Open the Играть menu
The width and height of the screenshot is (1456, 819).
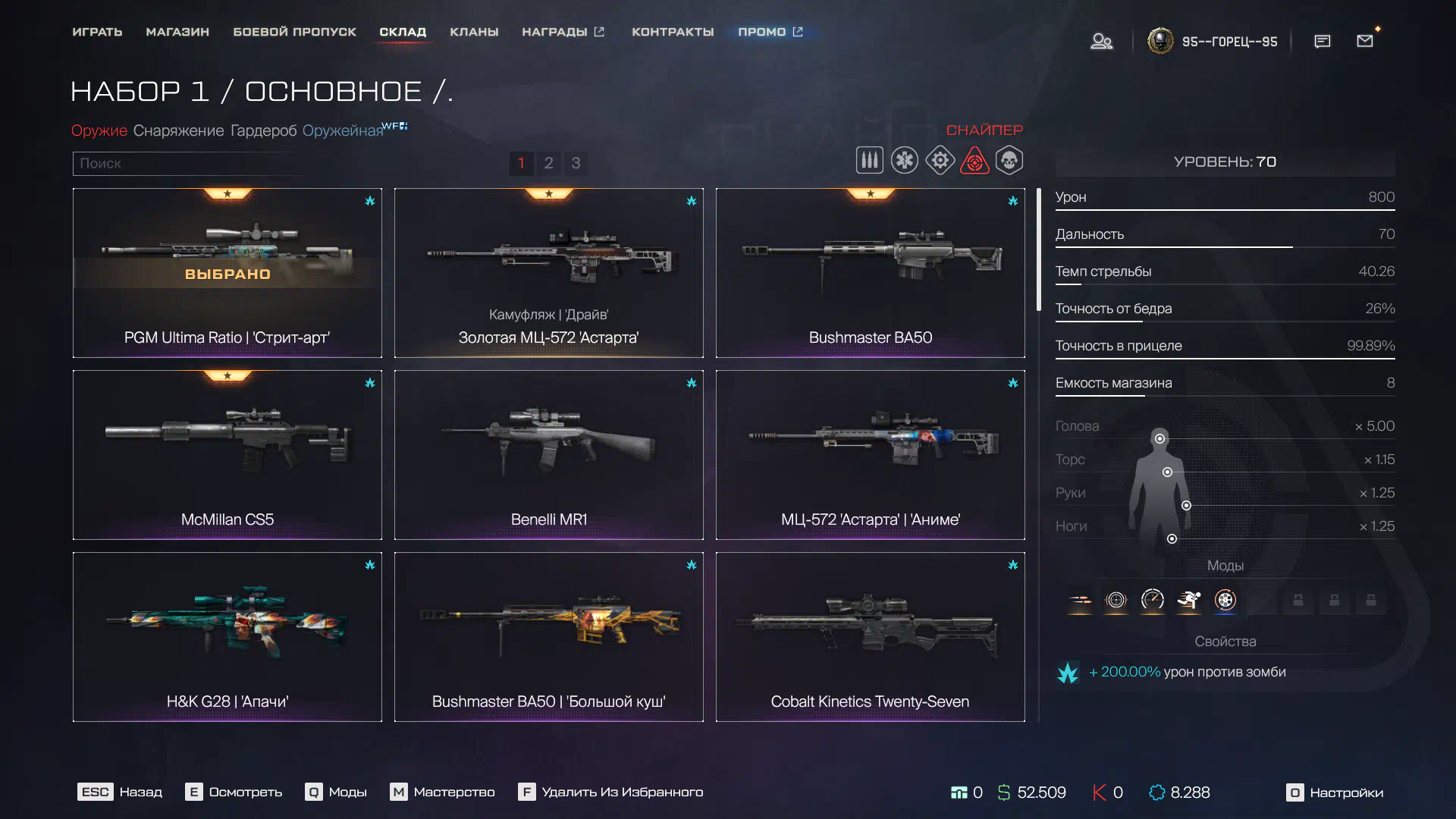[x=97, y=32]
